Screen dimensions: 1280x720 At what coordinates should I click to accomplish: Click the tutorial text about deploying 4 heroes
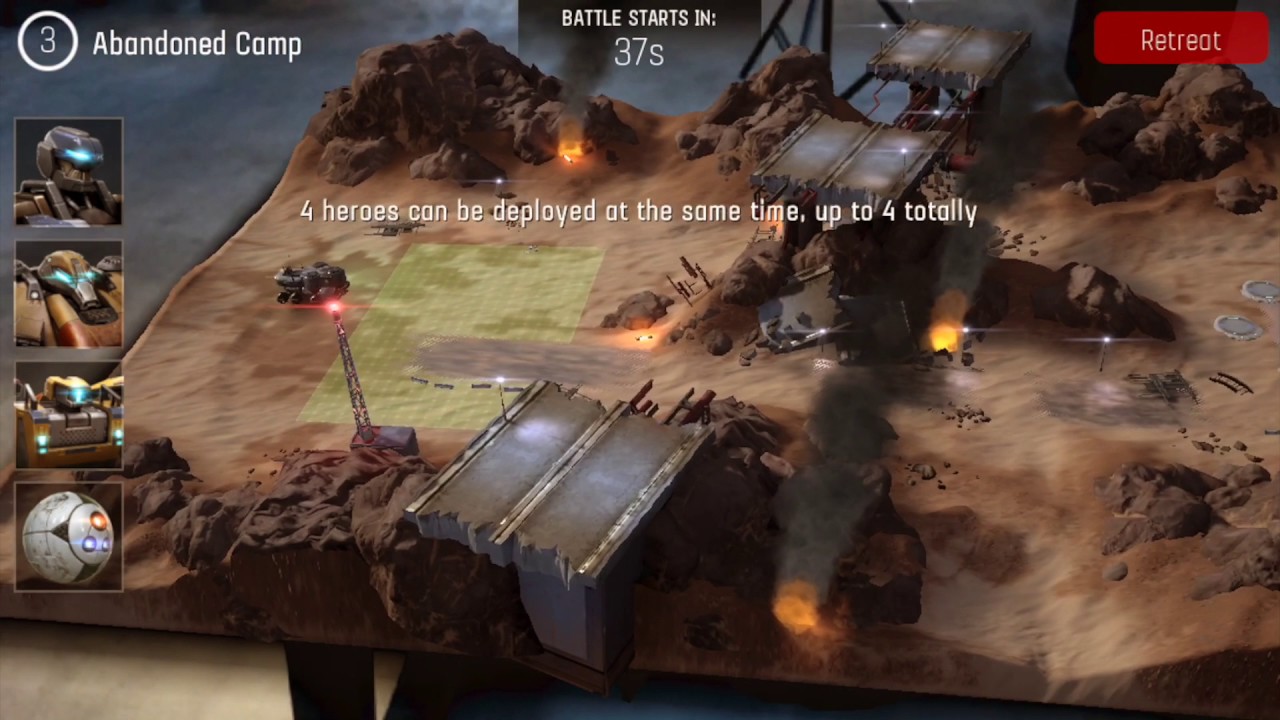point(638,211)
